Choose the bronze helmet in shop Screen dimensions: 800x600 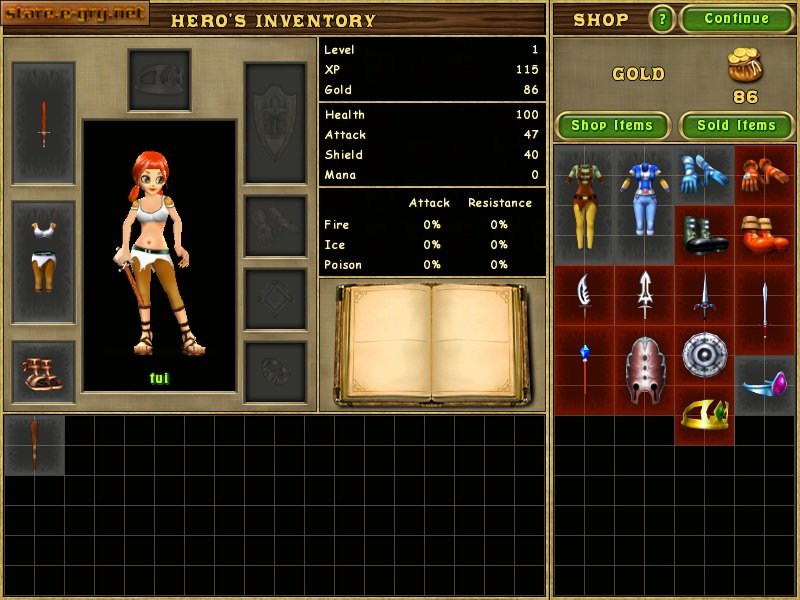[643, 368]
